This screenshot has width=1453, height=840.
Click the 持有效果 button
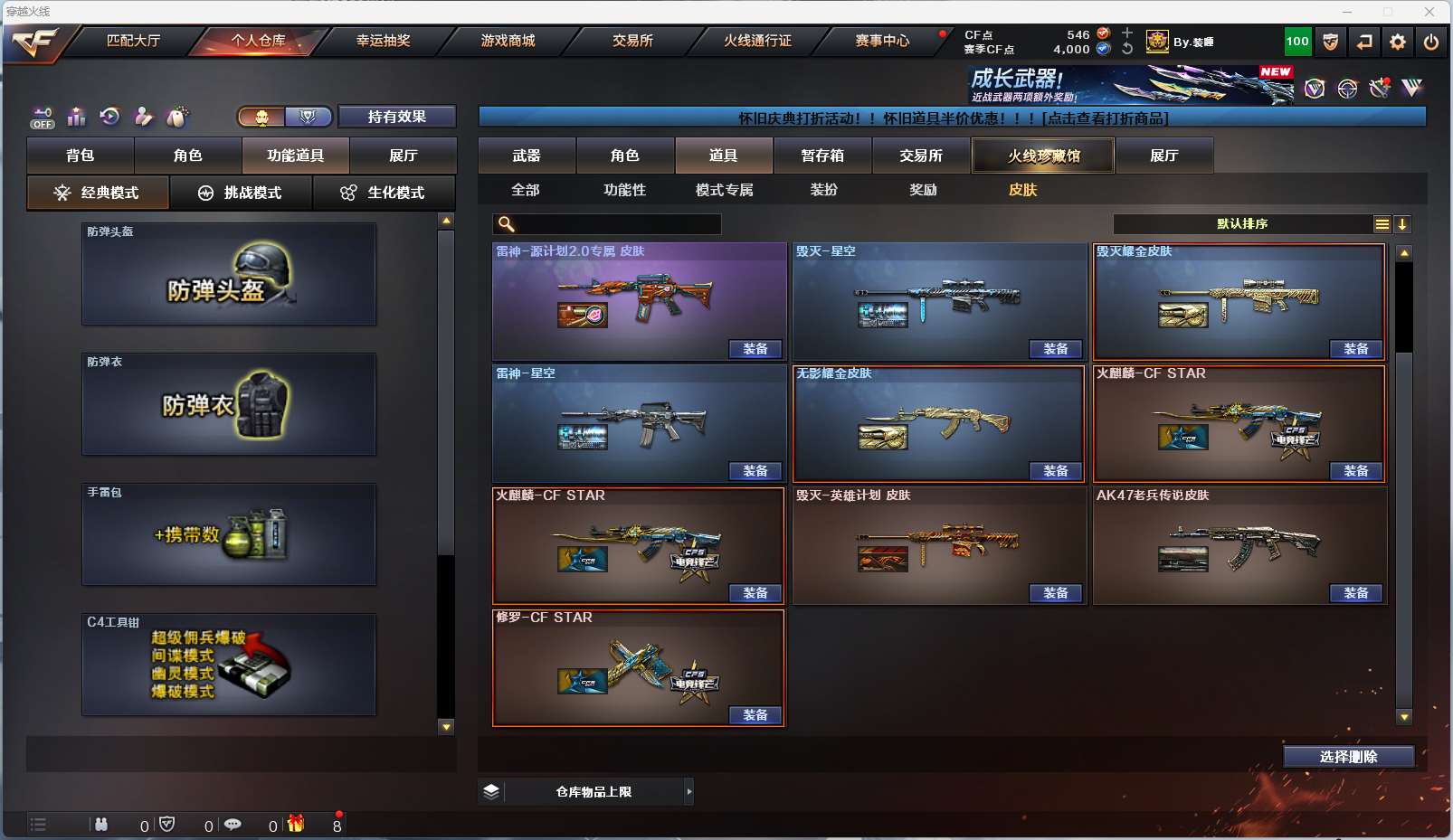[396, 117]
